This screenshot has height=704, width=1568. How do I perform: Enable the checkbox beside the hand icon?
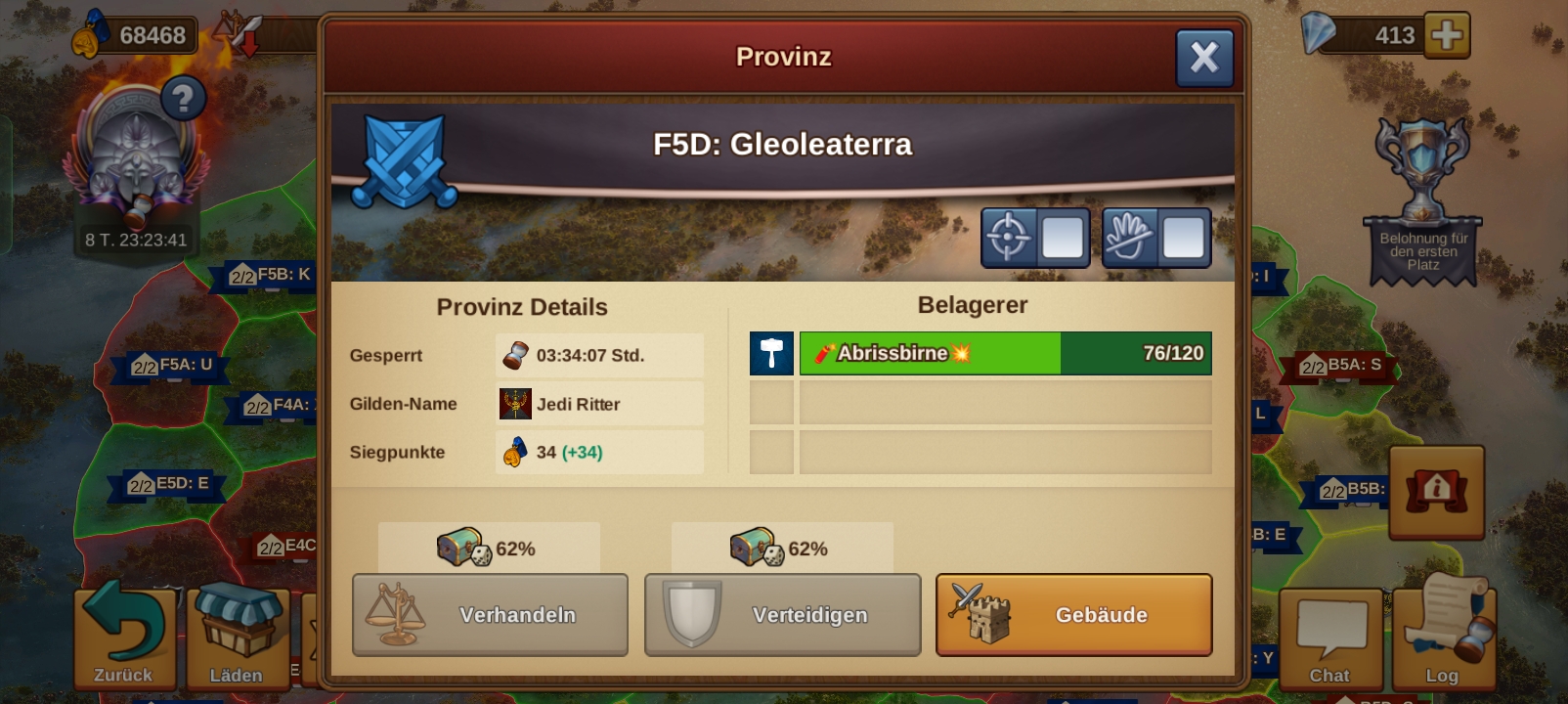click(x=1185, y=238)
